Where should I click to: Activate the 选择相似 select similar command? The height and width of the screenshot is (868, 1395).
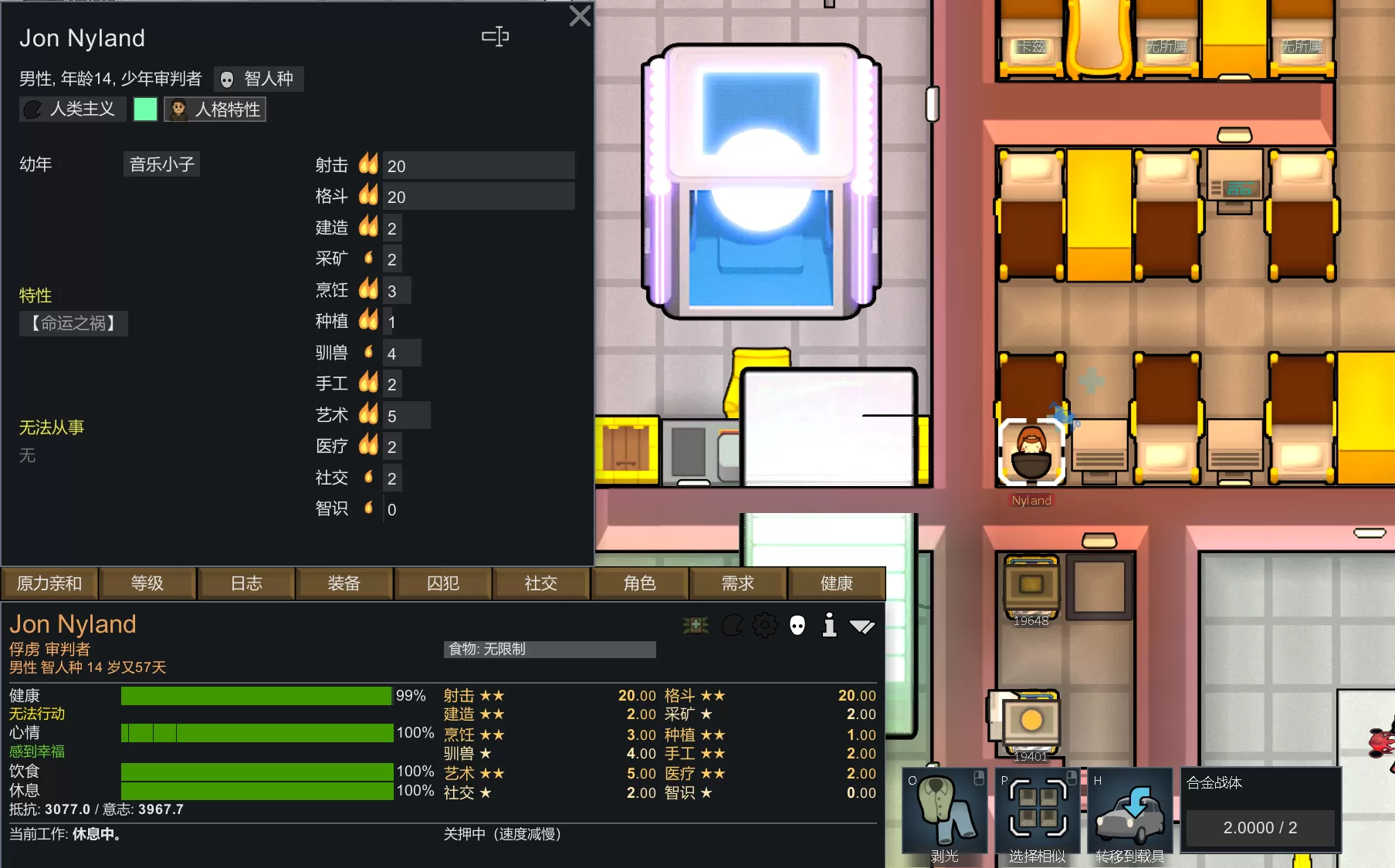[x=1038, y=812]
